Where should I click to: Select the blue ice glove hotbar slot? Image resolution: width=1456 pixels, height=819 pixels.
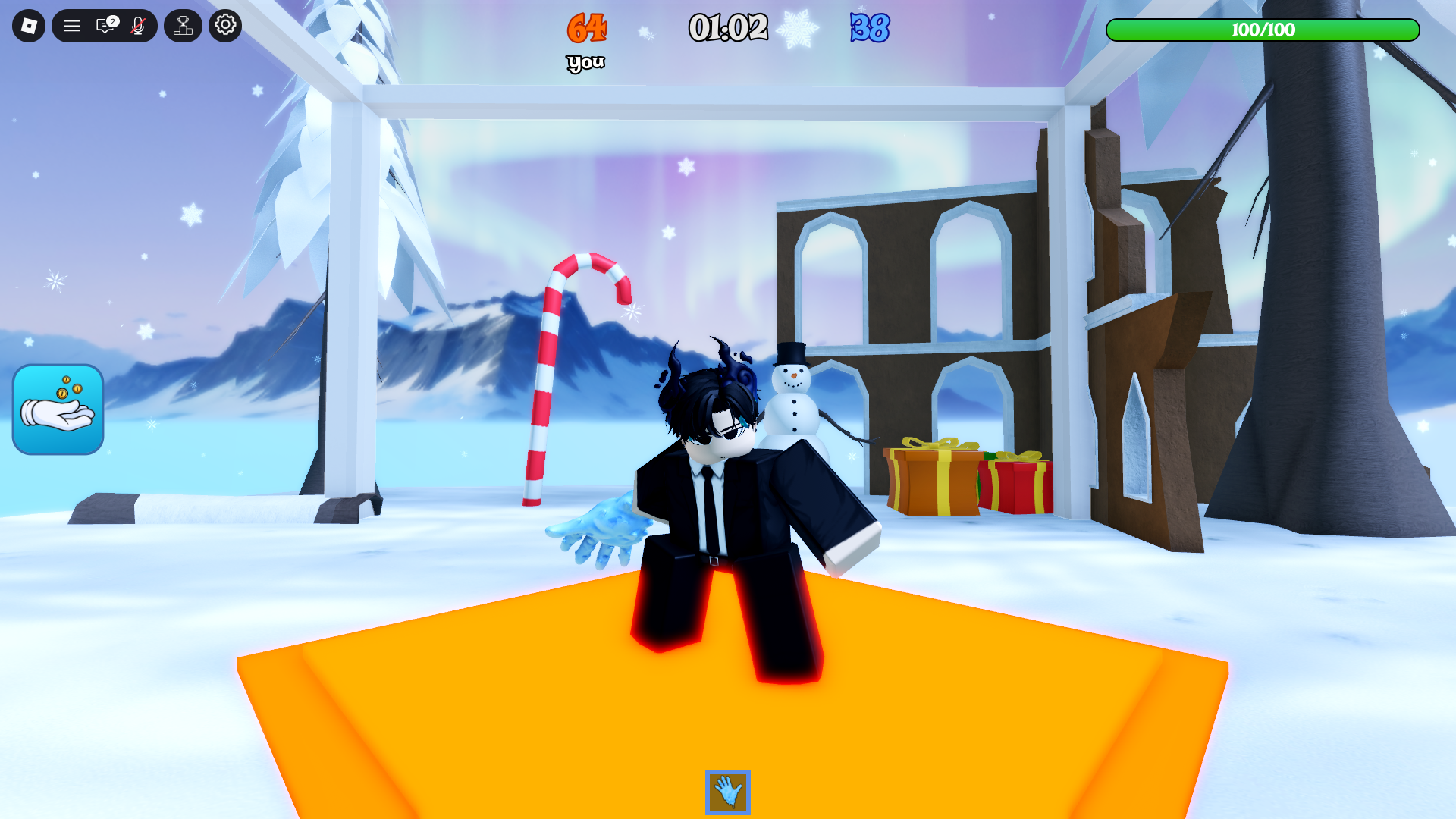point(727,790)
